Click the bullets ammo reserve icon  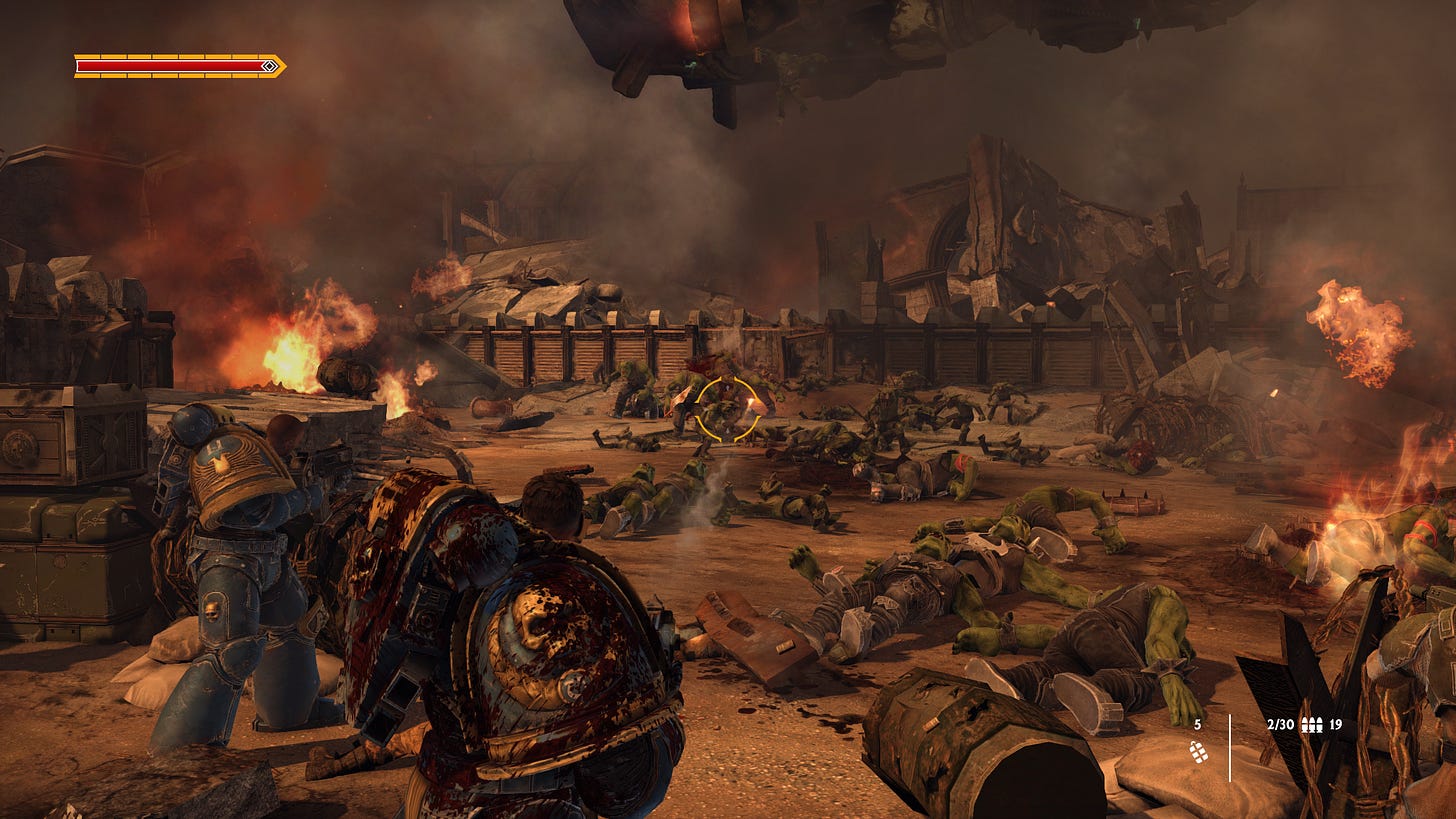[1311, 725]
